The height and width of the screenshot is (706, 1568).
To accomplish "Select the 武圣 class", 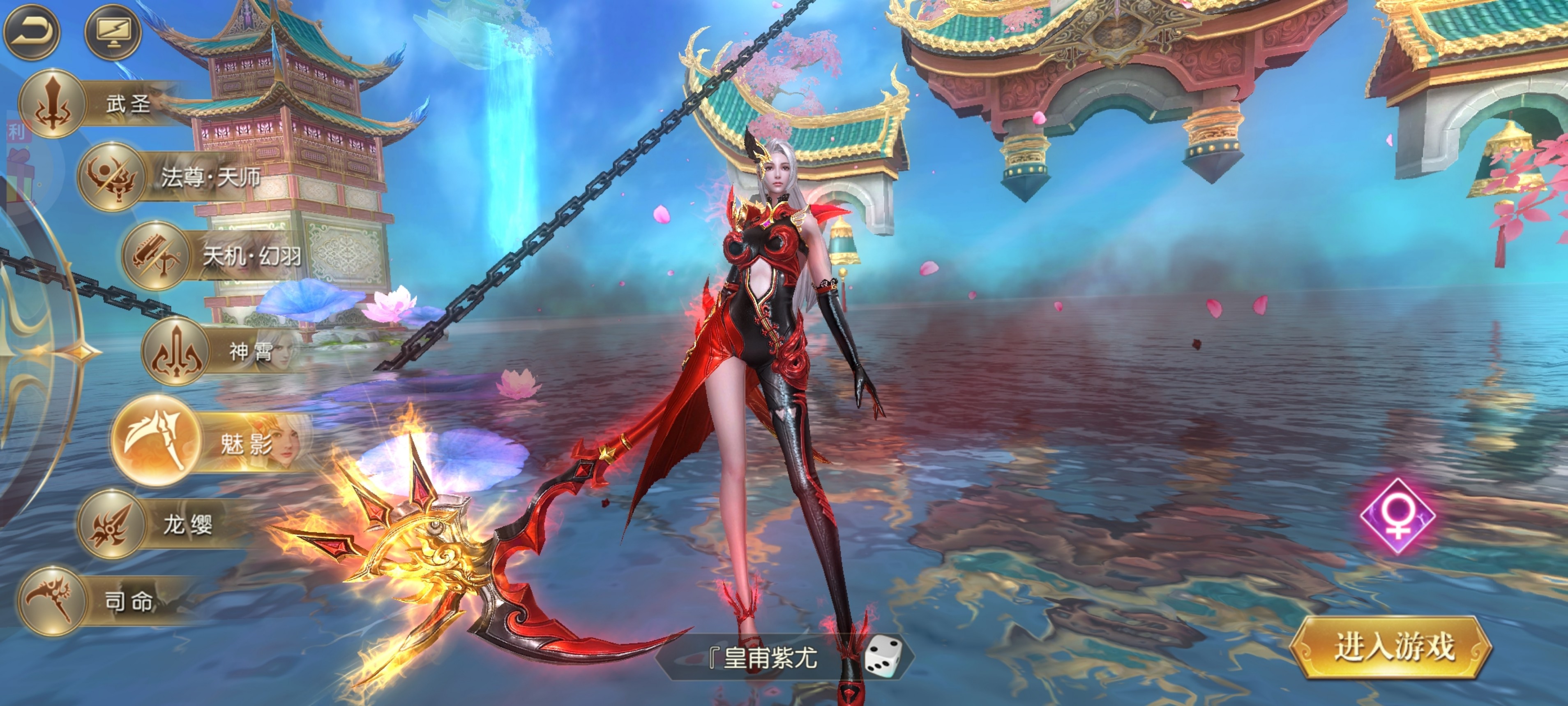I will (x=52, y=104).
